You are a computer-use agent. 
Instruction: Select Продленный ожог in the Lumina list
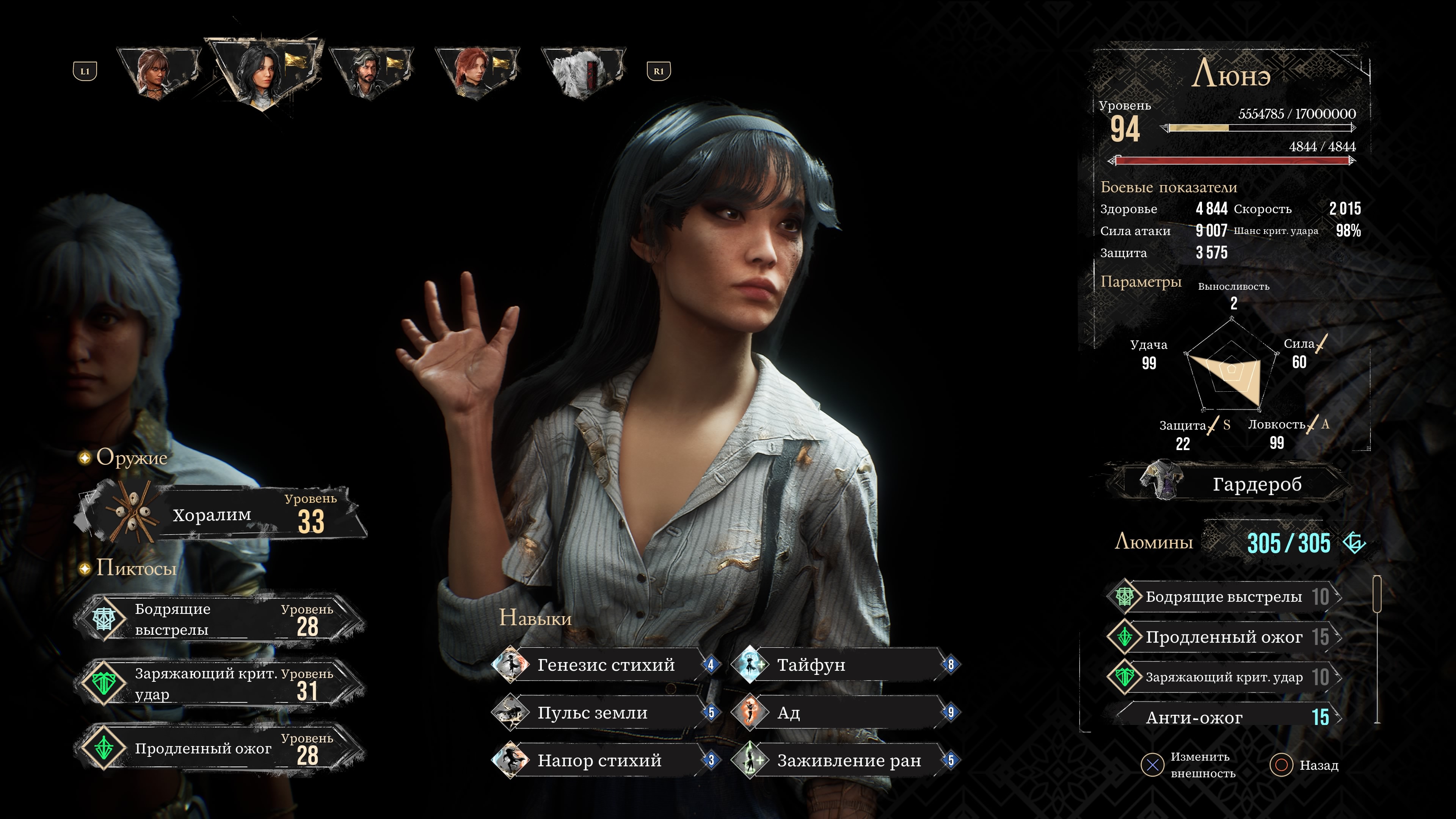point(1224,637)
